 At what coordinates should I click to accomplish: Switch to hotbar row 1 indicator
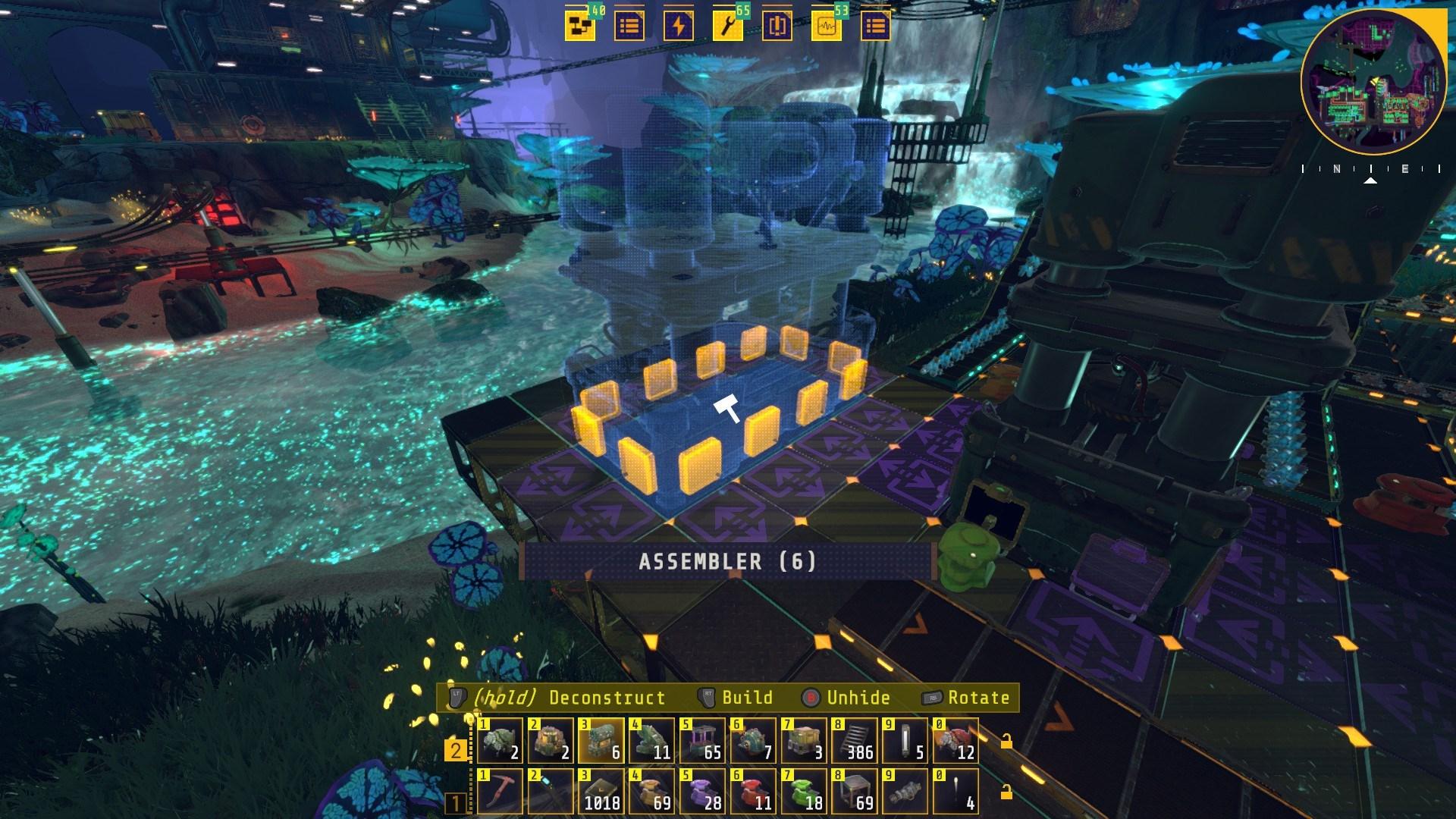(456, 802)
